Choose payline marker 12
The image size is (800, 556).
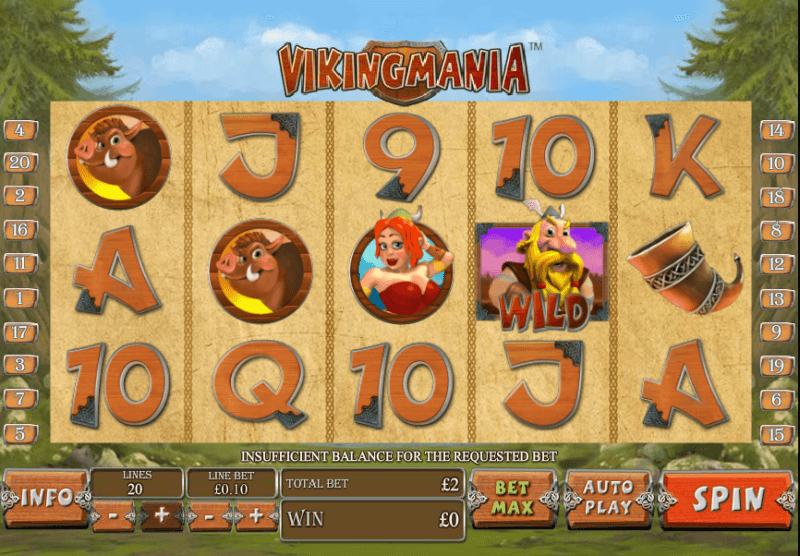coord(777,264)
